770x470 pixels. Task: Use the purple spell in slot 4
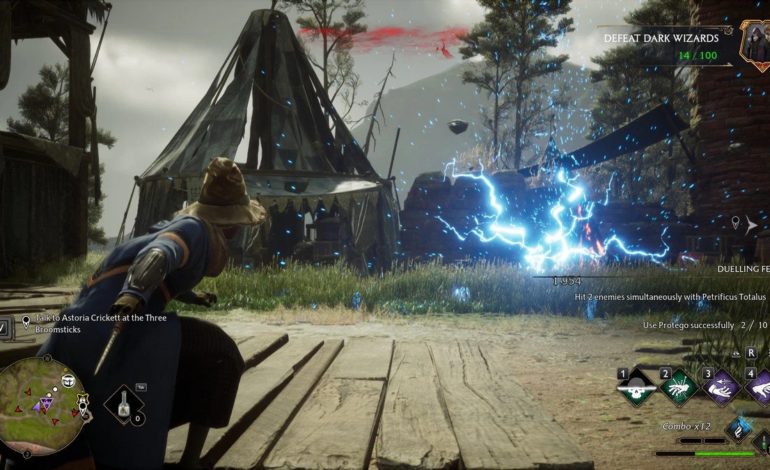tap(759, 388)
